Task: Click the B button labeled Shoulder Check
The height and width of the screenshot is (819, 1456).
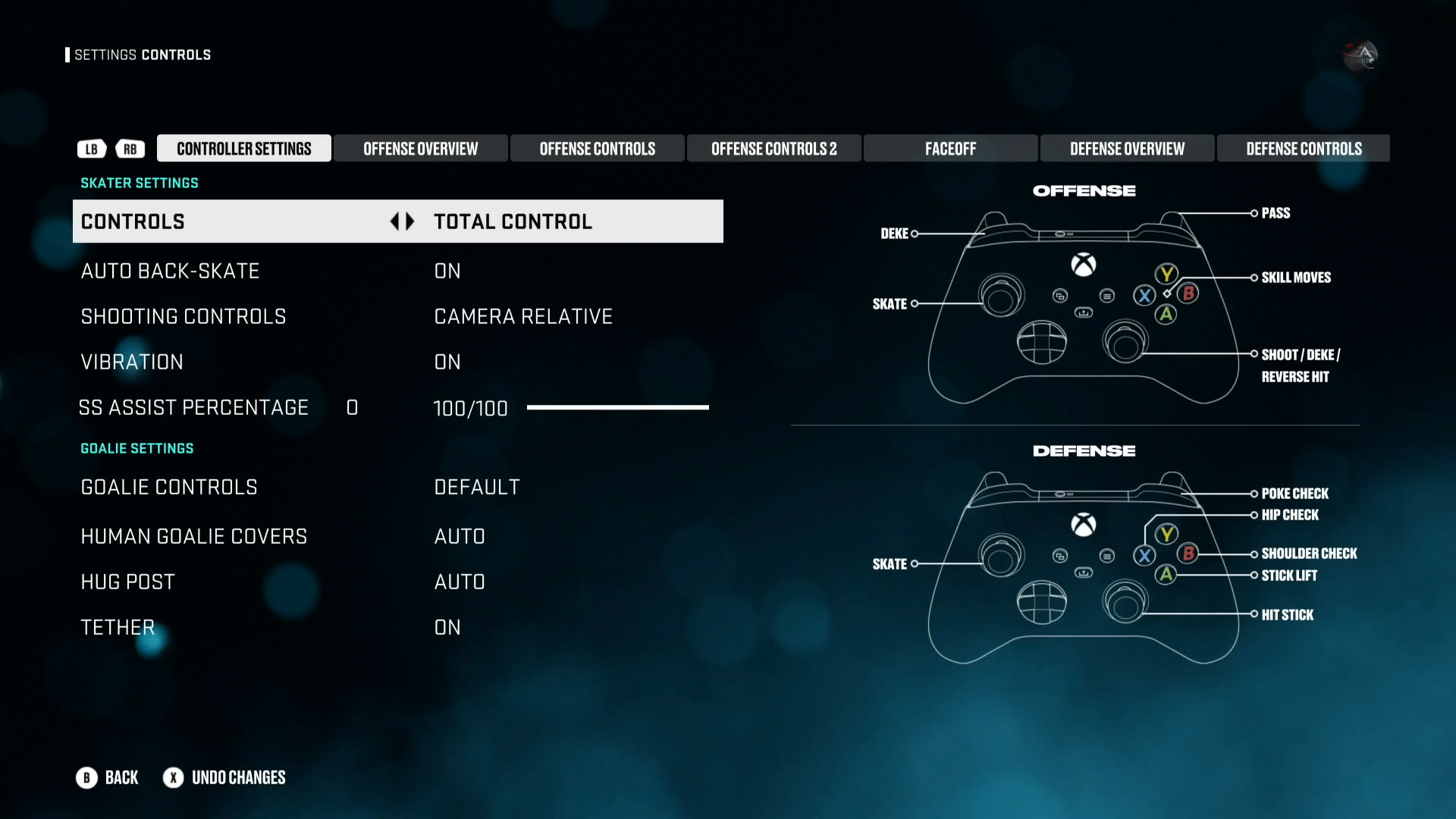Action: coord(1188,553)
